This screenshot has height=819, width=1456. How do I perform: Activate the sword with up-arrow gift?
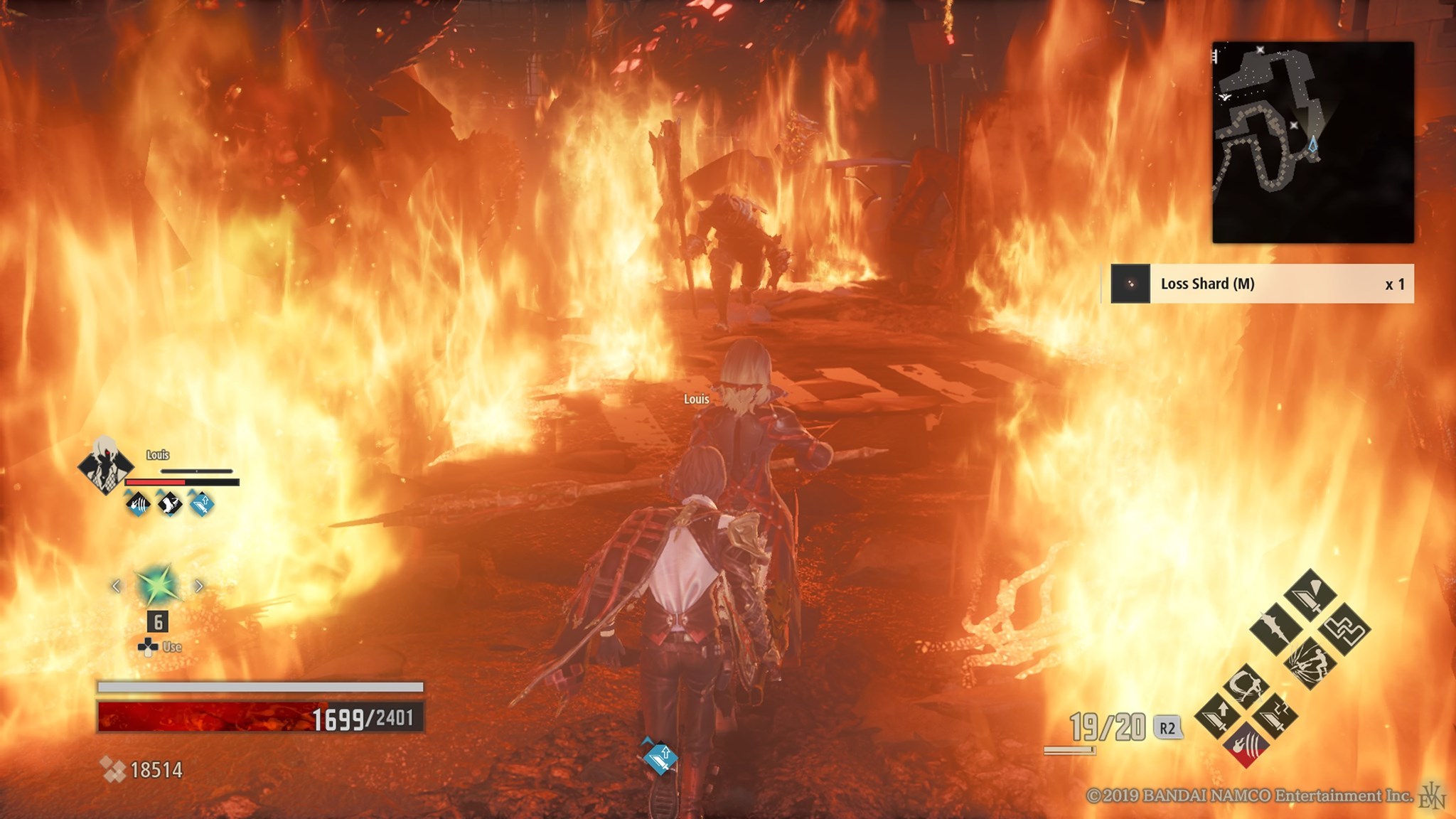point(1219,714)
